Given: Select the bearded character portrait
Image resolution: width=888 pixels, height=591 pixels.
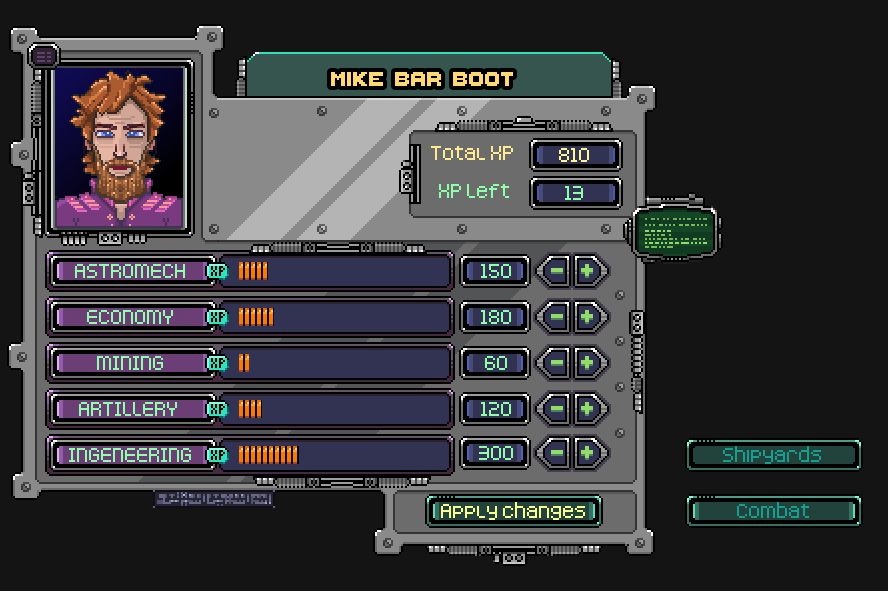Looking at the screenshot, I should 120,150.
